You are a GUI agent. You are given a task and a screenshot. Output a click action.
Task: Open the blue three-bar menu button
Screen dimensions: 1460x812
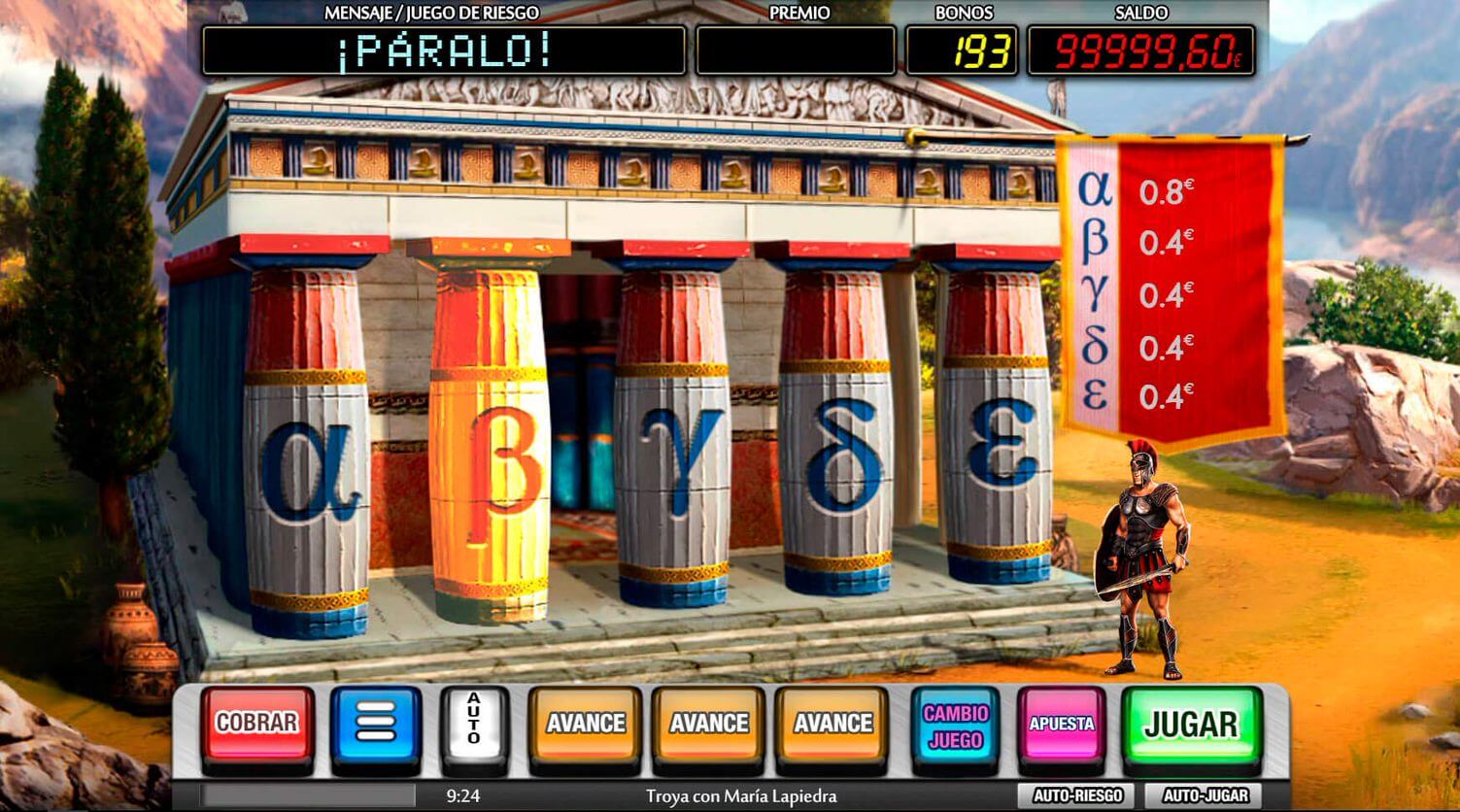[x=376, y=725]
